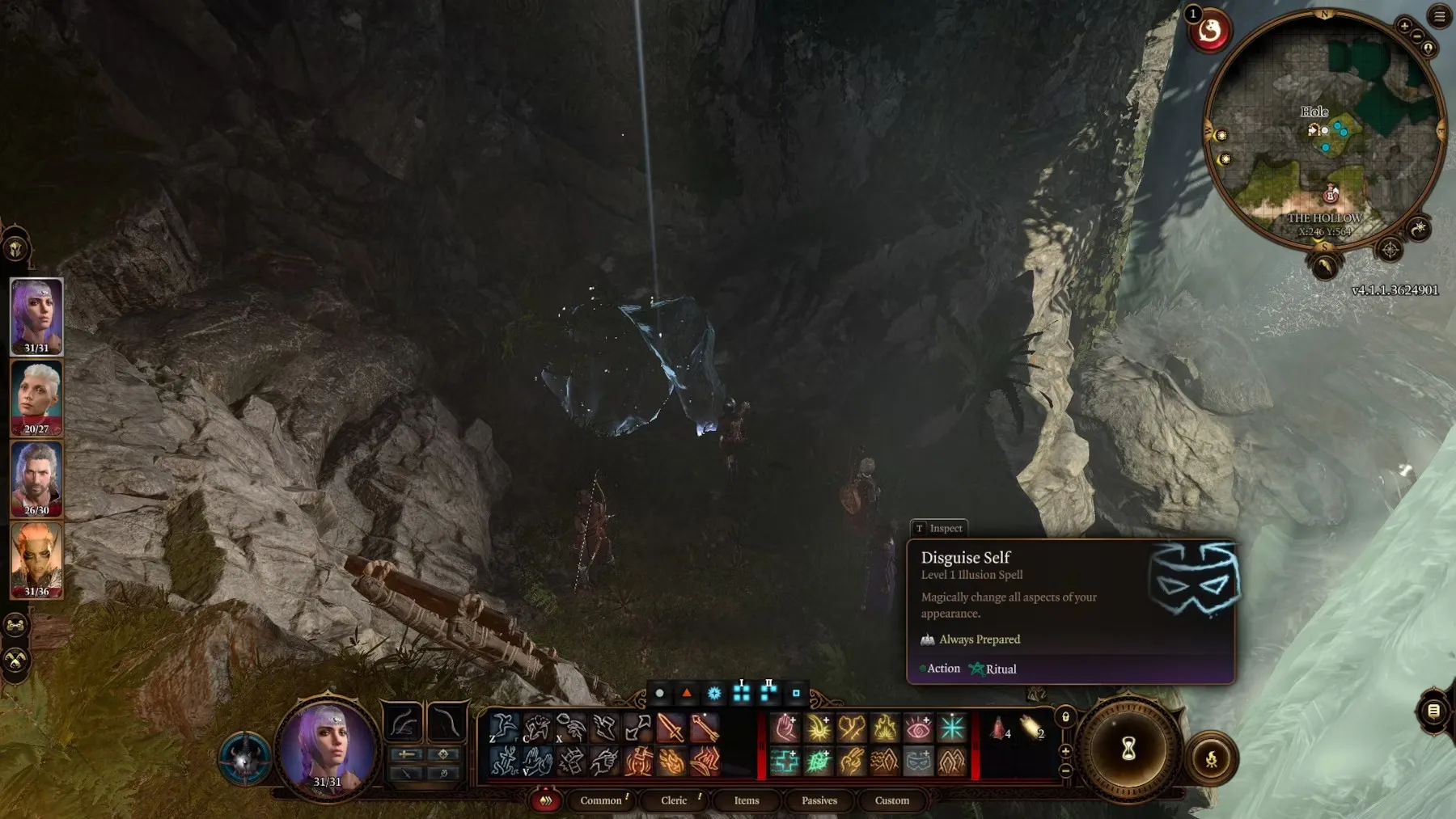Open the Cleric spells tab

pyautogui.click(x=674, y=800)
